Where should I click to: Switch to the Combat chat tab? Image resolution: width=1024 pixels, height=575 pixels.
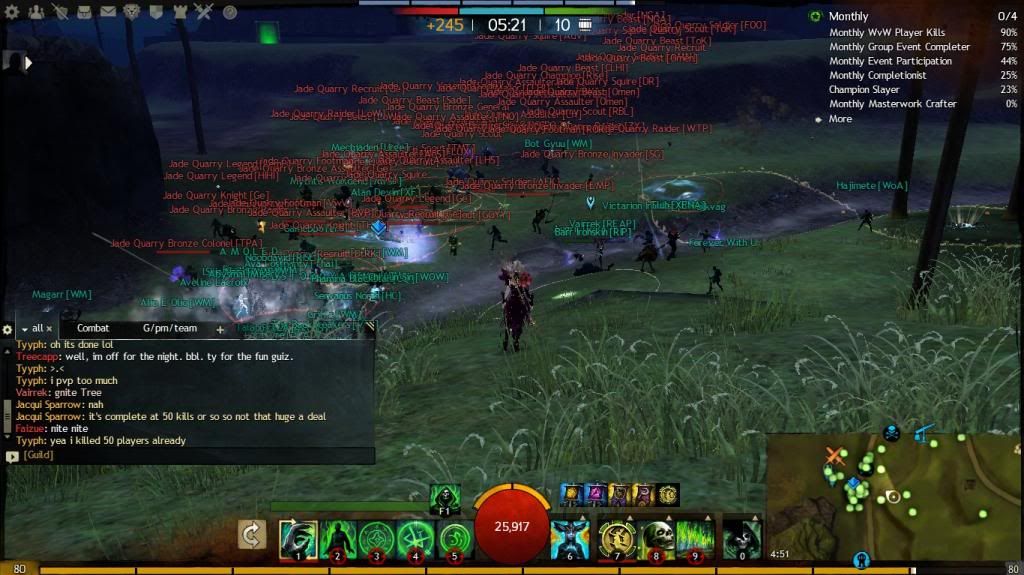coord(93,328)
